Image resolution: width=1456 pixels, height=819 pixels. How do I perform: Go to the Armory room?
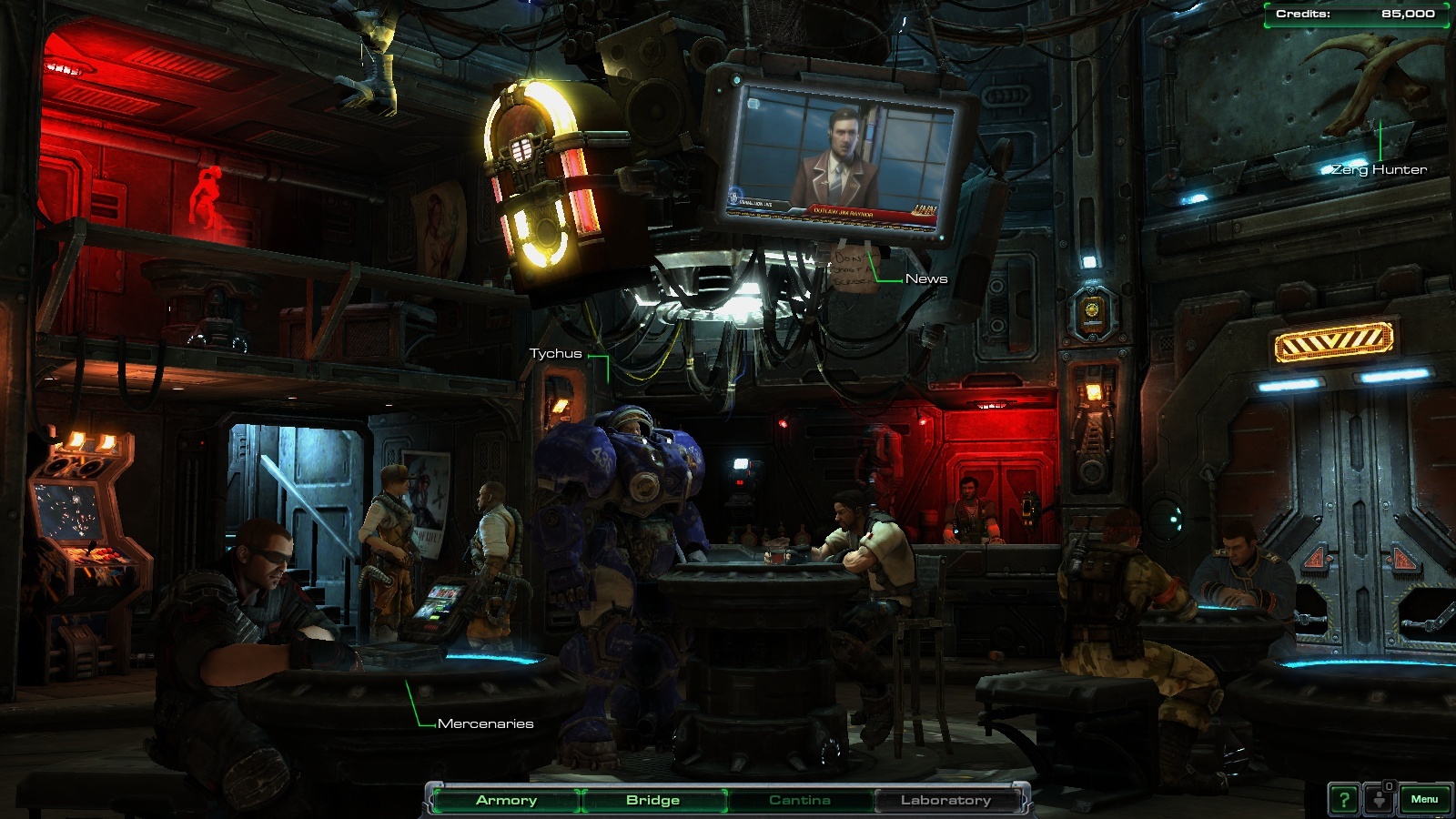pyautogui.click(x=506, y=800)
